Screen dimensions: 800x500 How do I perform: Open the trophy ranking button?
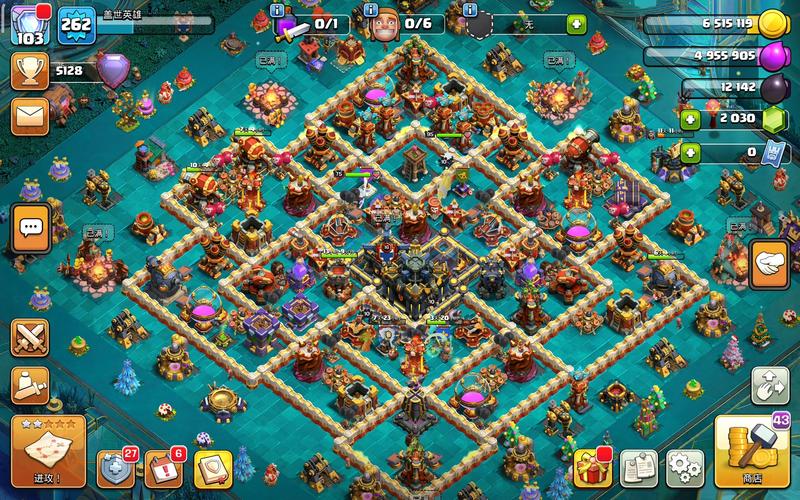click(x=30, y=70)
